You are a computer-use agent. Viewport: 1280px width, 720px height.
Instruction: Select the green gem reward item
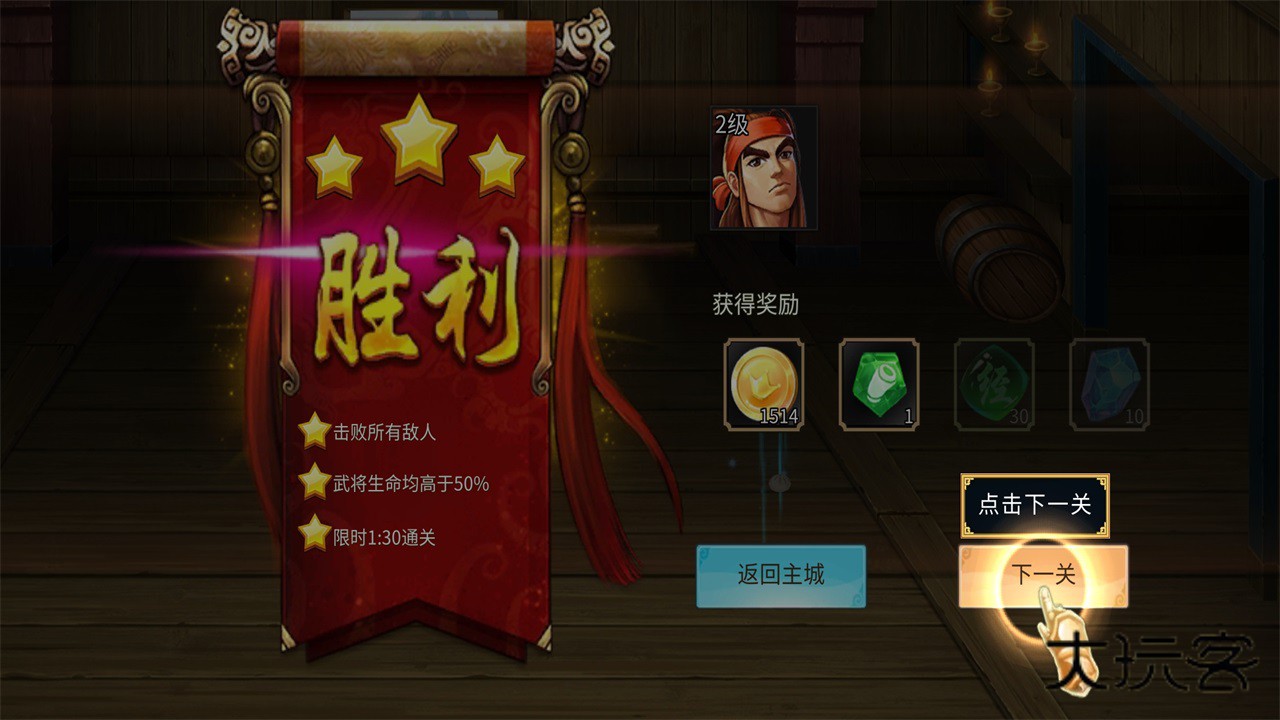(x=878, y=385)
